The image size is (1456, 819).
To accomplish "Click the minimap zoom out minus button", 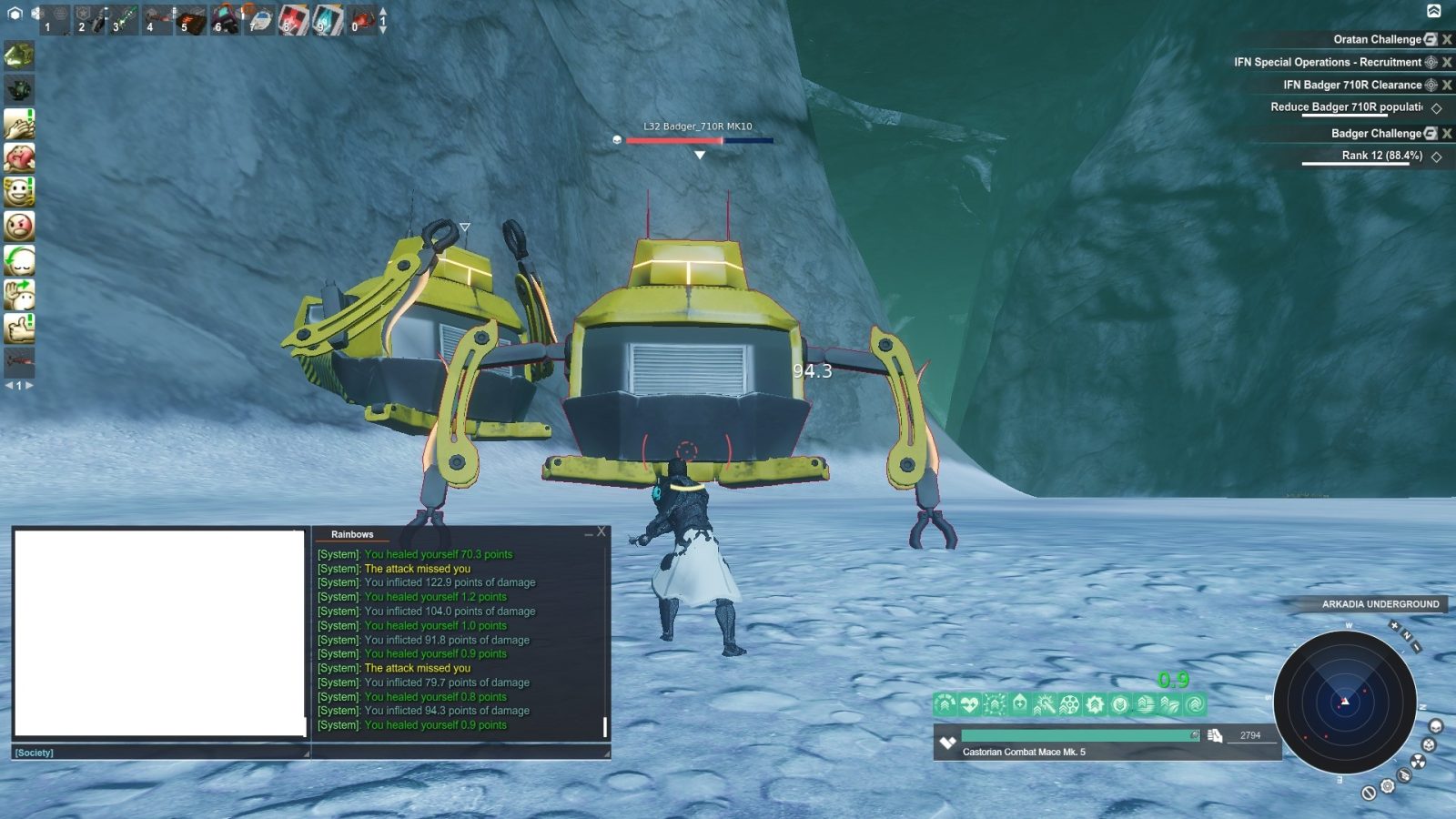I will 1416,645.
